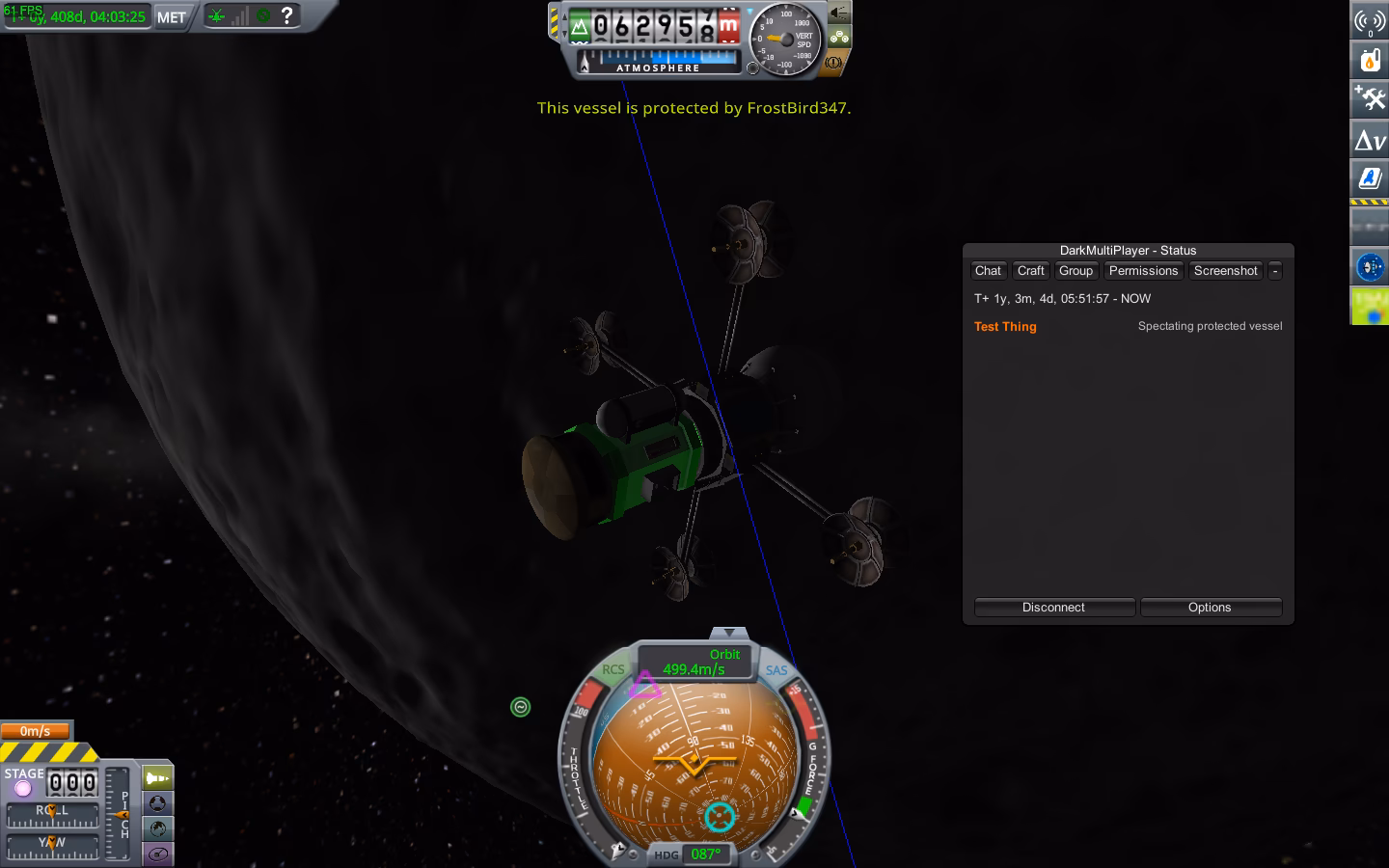The height and width of the screenshot is (868, 1389).
Task: Click the question mark help icon
Action: pyautogui.click(x=286, y=14)
